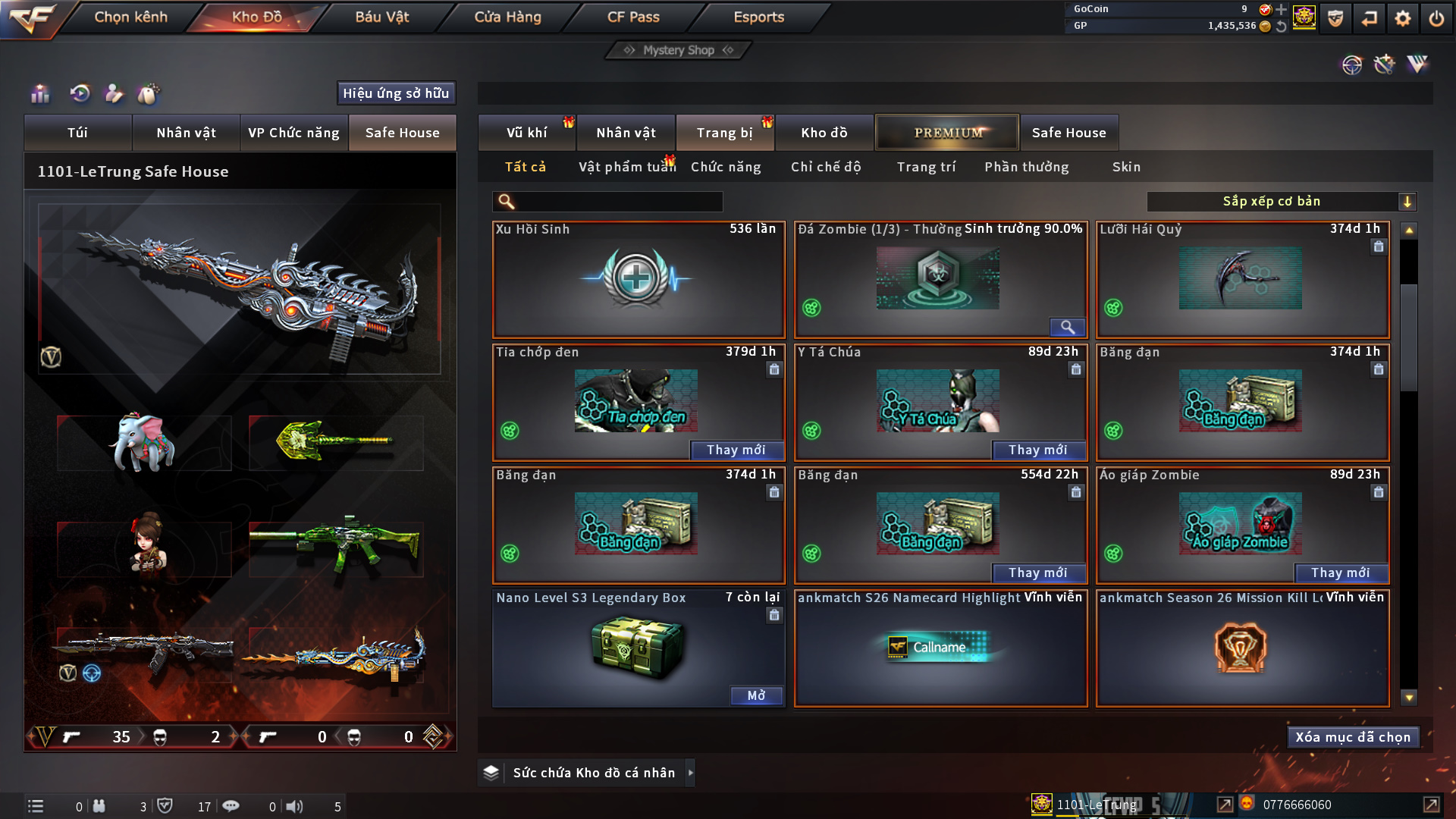The image size is (1456, 819).
Task: Switch to the Vũ khí tab
Action: point(526,133)
